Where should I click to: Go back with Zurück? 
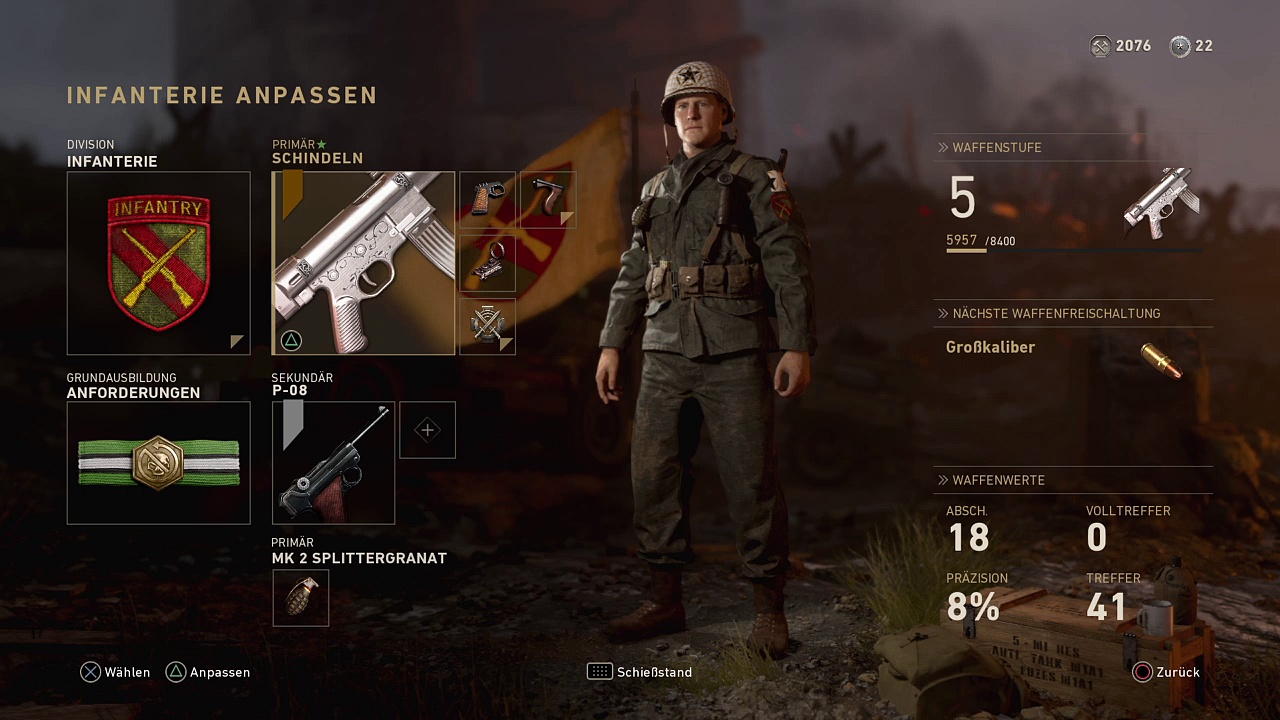point(1166,672)
